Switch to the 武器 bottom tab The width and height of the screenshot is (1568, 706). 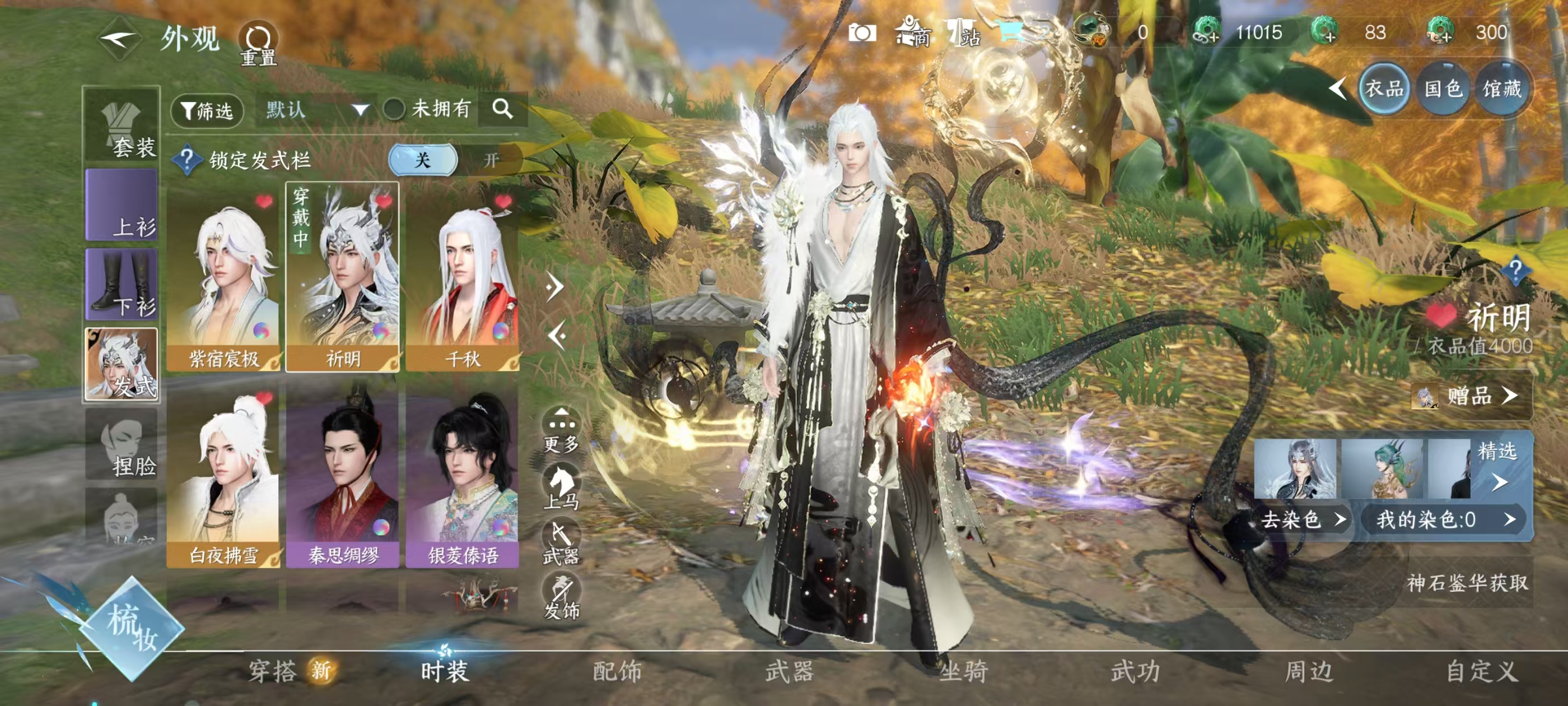[790, 672]
